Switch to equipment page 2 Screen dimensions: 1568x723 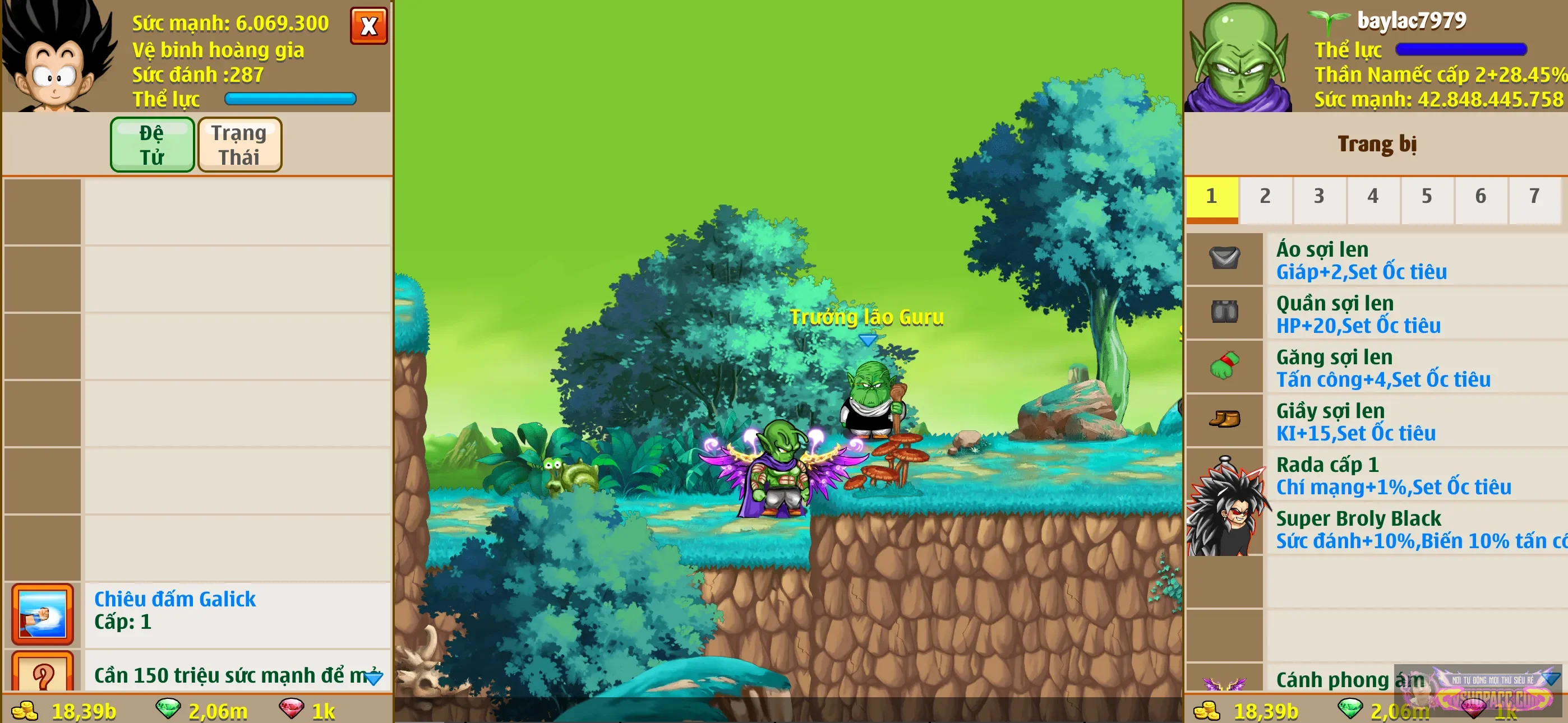[x=1265, y=197]
